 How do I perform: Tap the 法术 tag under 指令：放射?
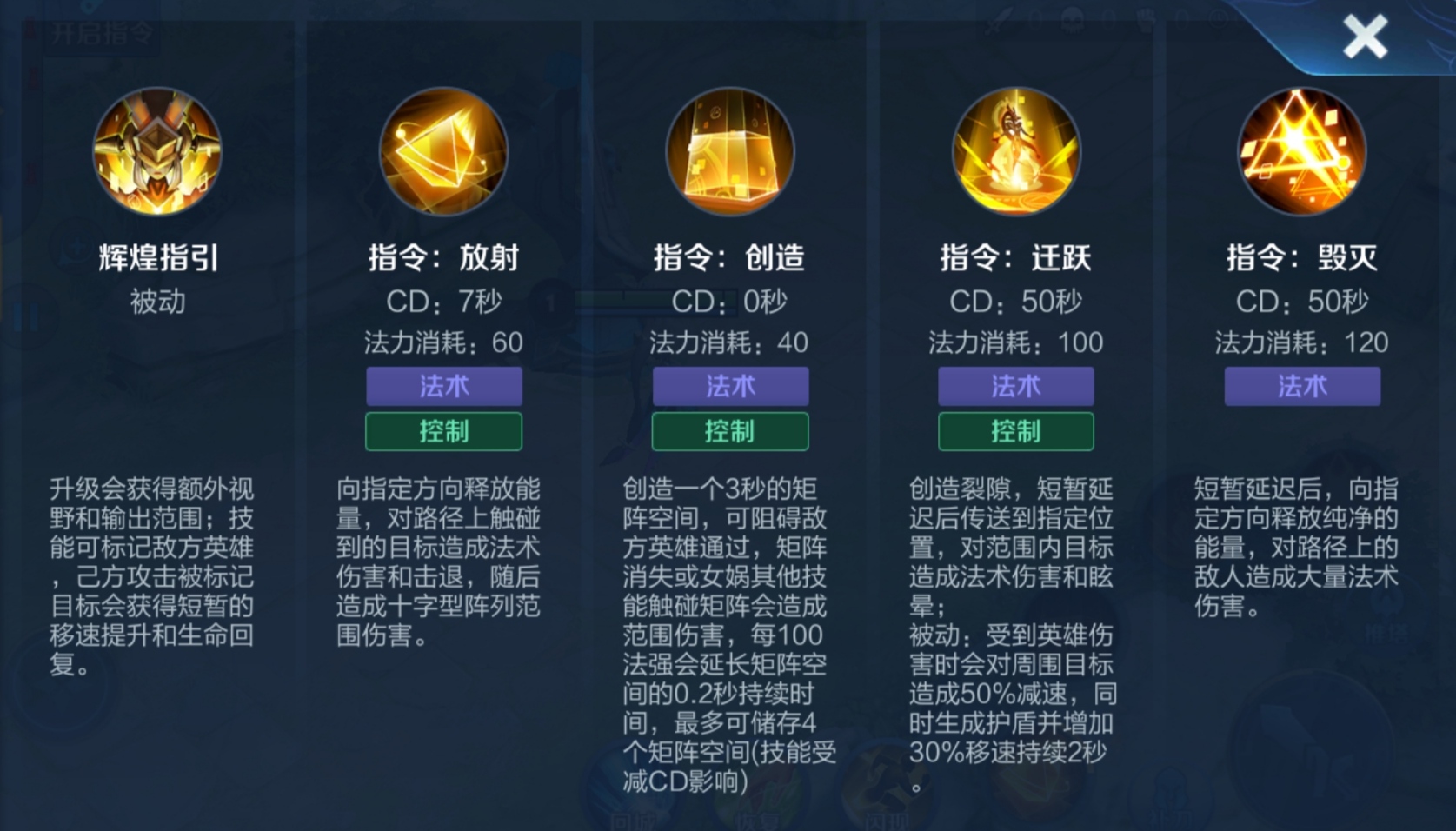click(443, 386)
